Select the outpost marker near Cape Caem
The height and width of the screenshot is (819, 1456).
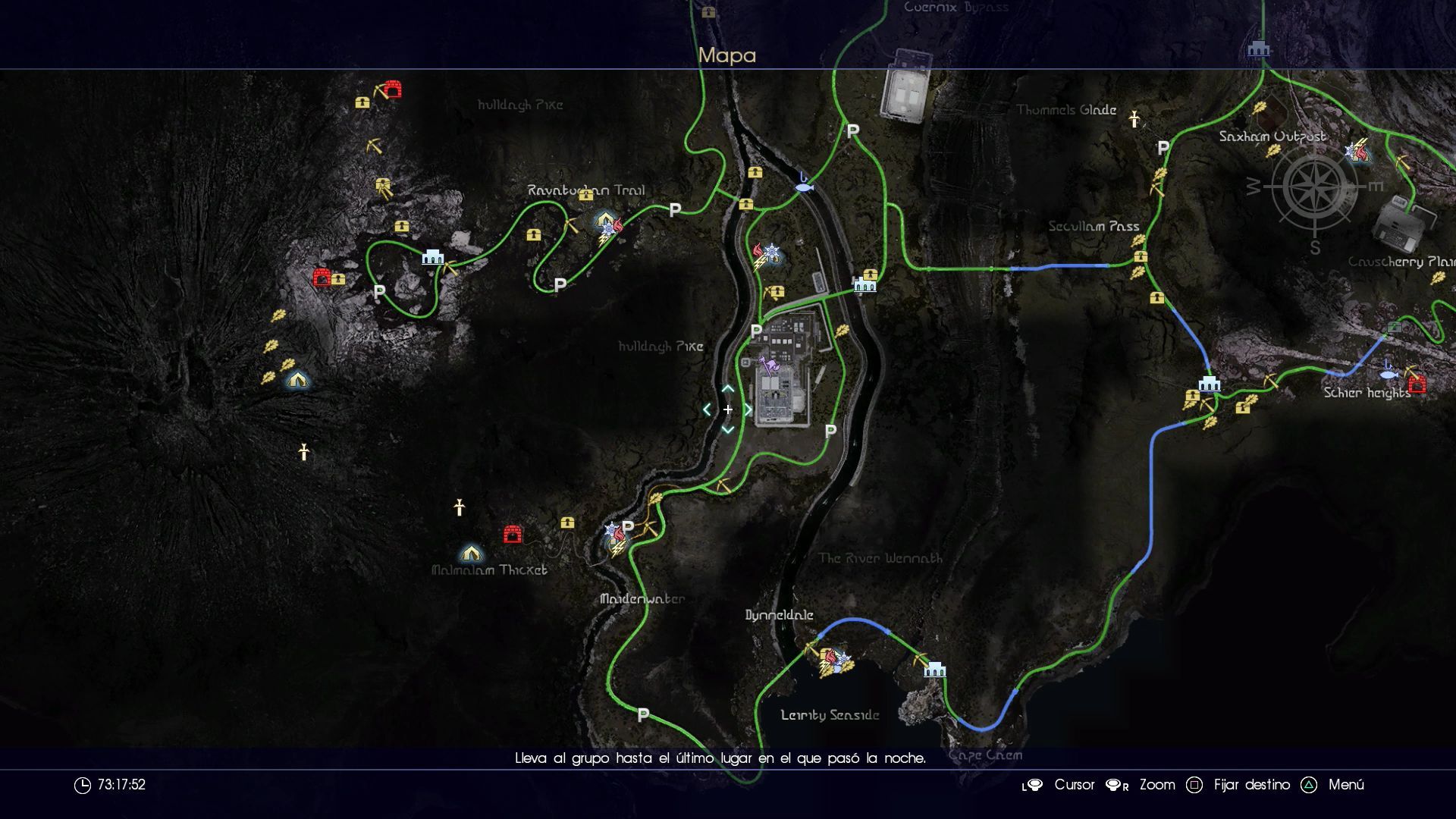[x=935, y=669]
